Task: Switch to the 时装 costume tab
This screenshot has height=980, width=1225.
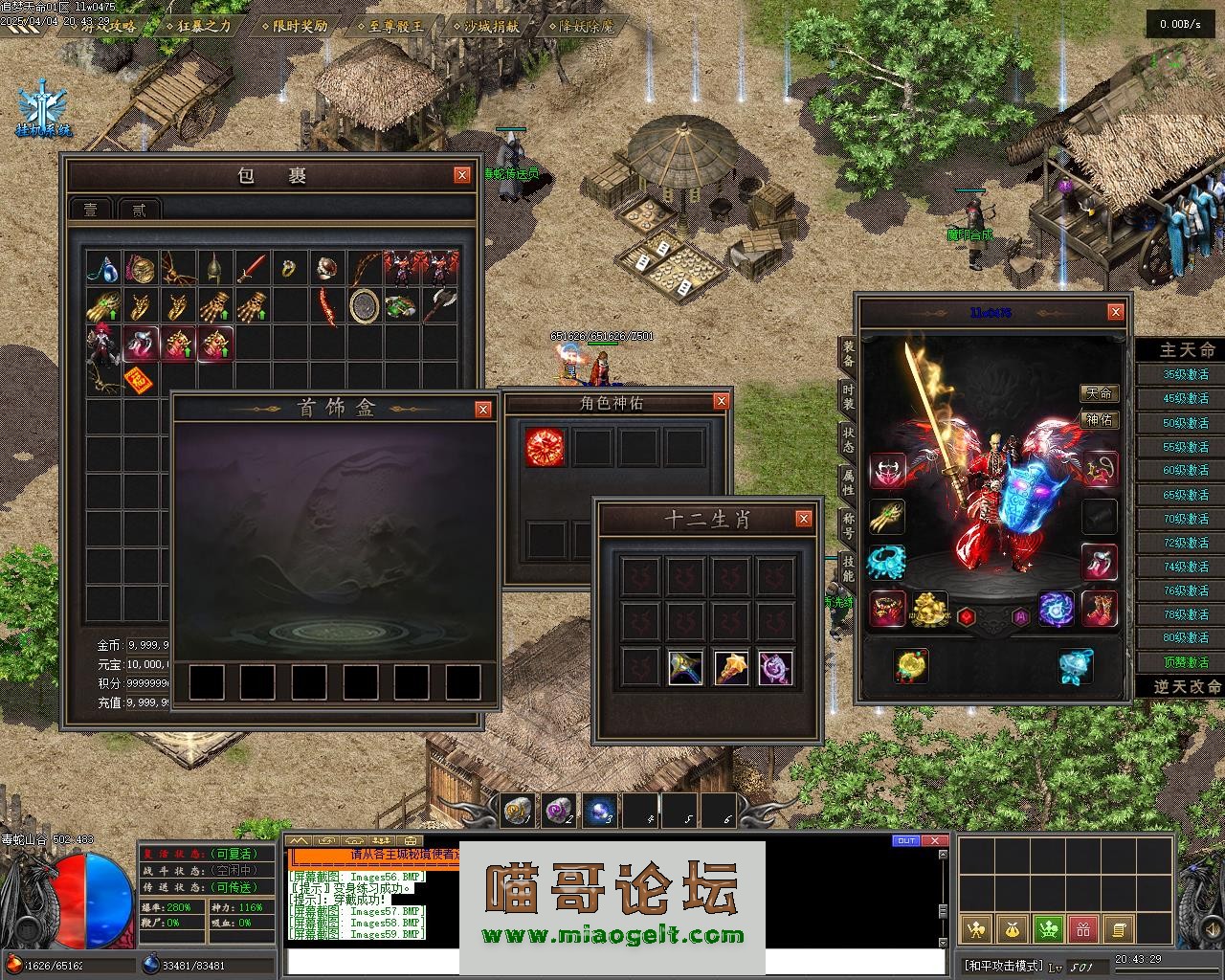Action: point(848,396)
